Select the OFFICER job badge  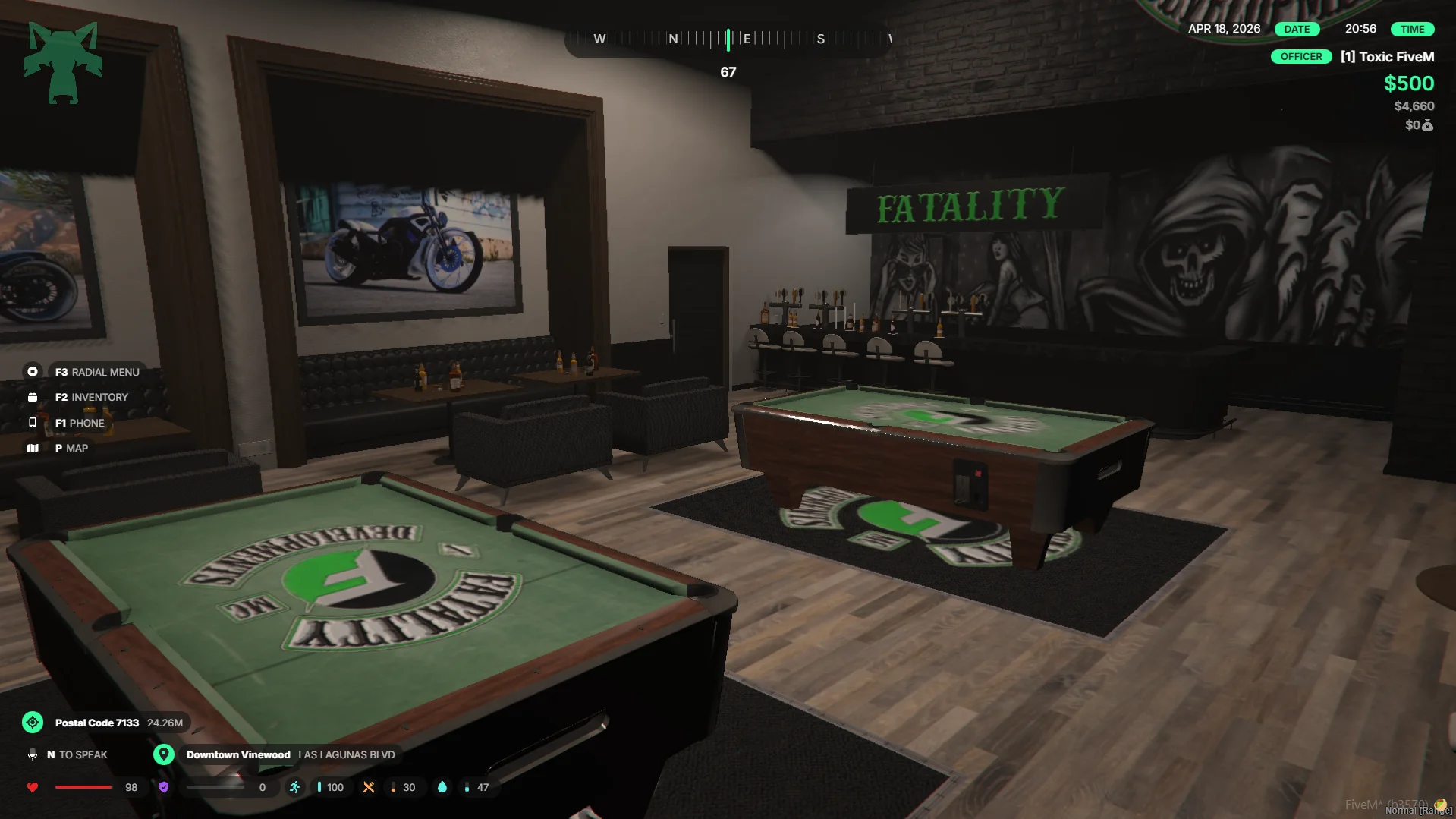pos(1300,57)
